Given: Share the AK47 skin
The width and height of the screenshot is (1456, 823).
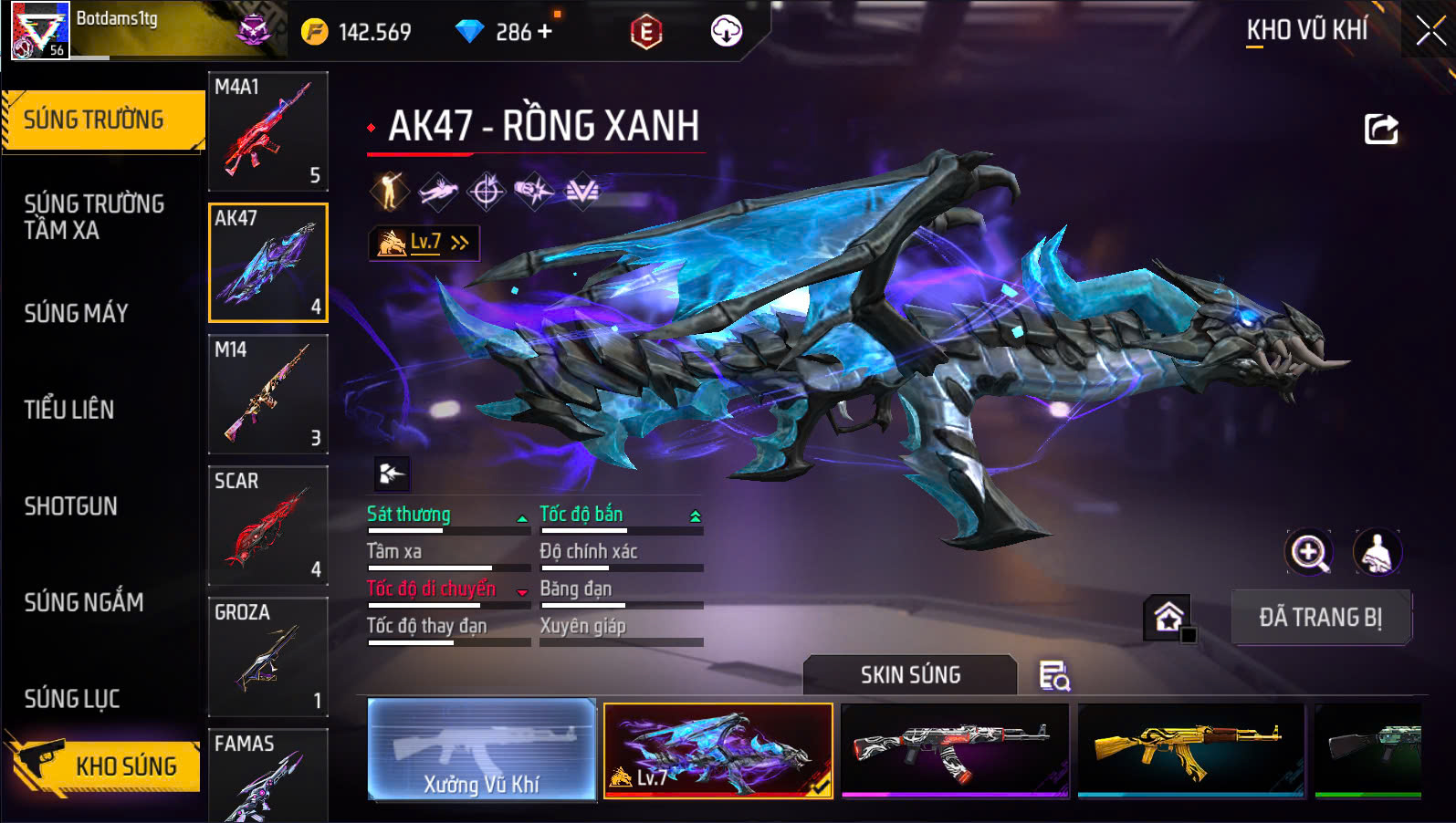Looking at the screenshot, I should point(1381,129).
